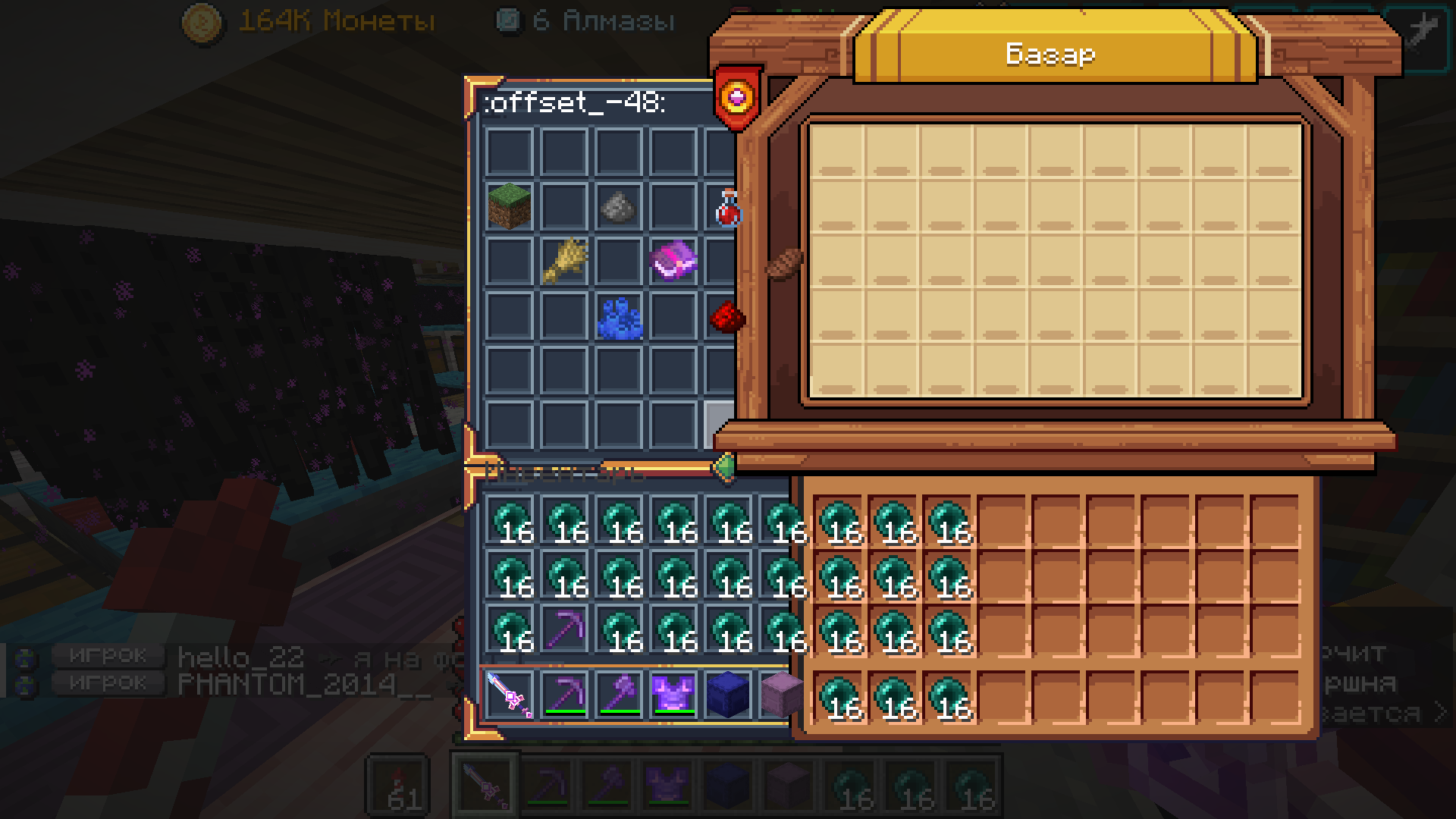Click the green gem below the item grid
Screen dimensions: 1456x819
724,467
